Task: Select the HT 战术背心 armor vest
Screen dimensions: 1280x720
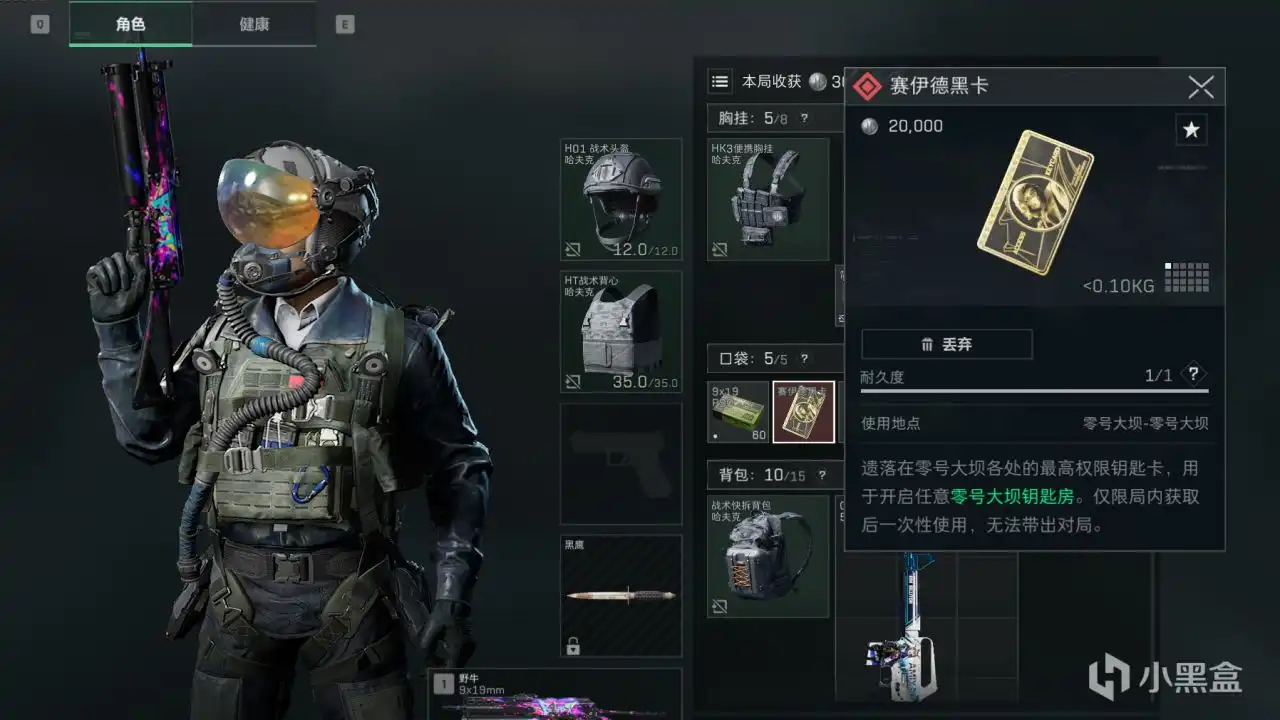Action: (620, 330)
